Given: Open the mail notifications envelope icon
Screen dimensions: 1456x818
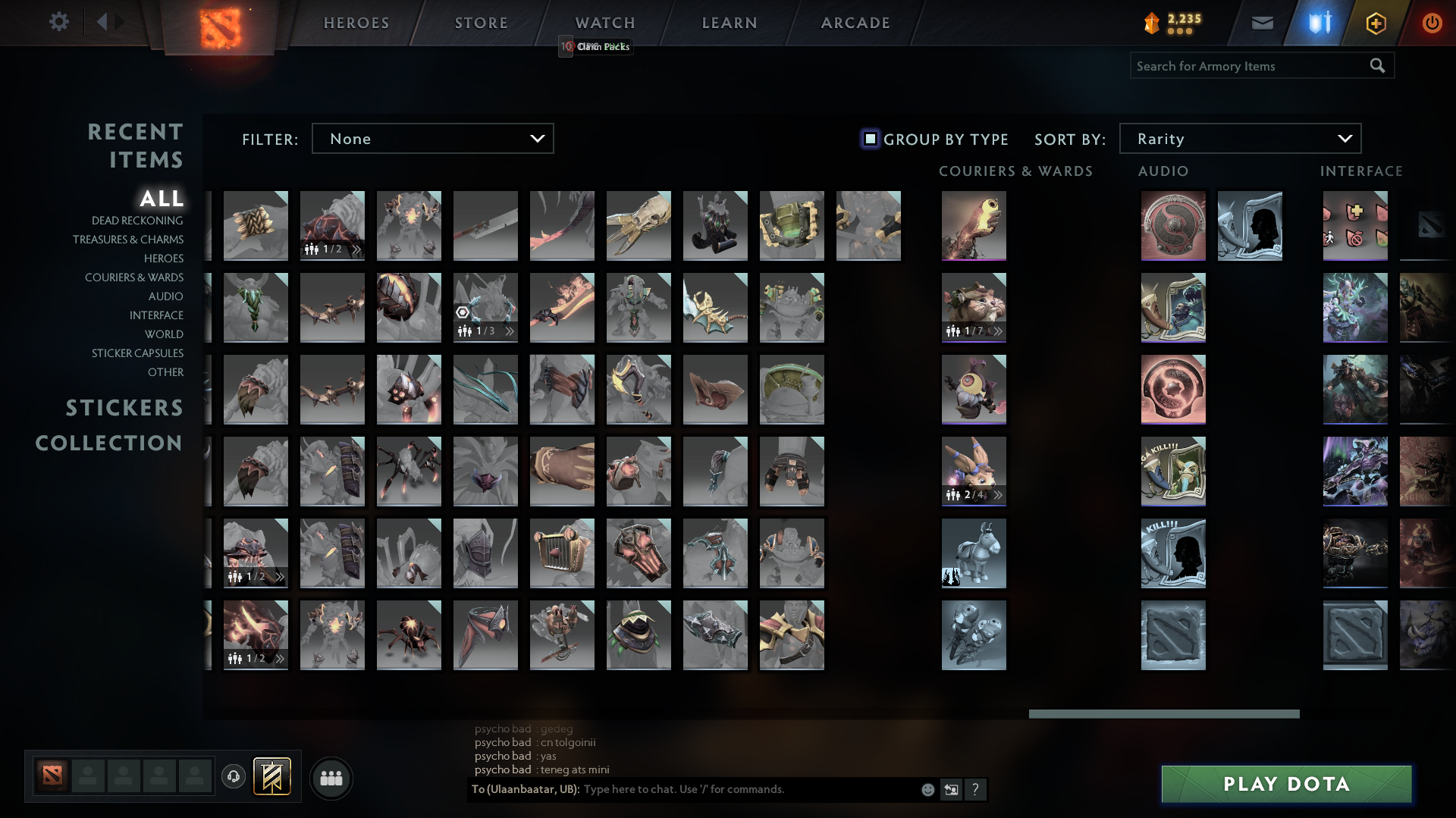Looking at the screenshot, I should click(1262, 22).
